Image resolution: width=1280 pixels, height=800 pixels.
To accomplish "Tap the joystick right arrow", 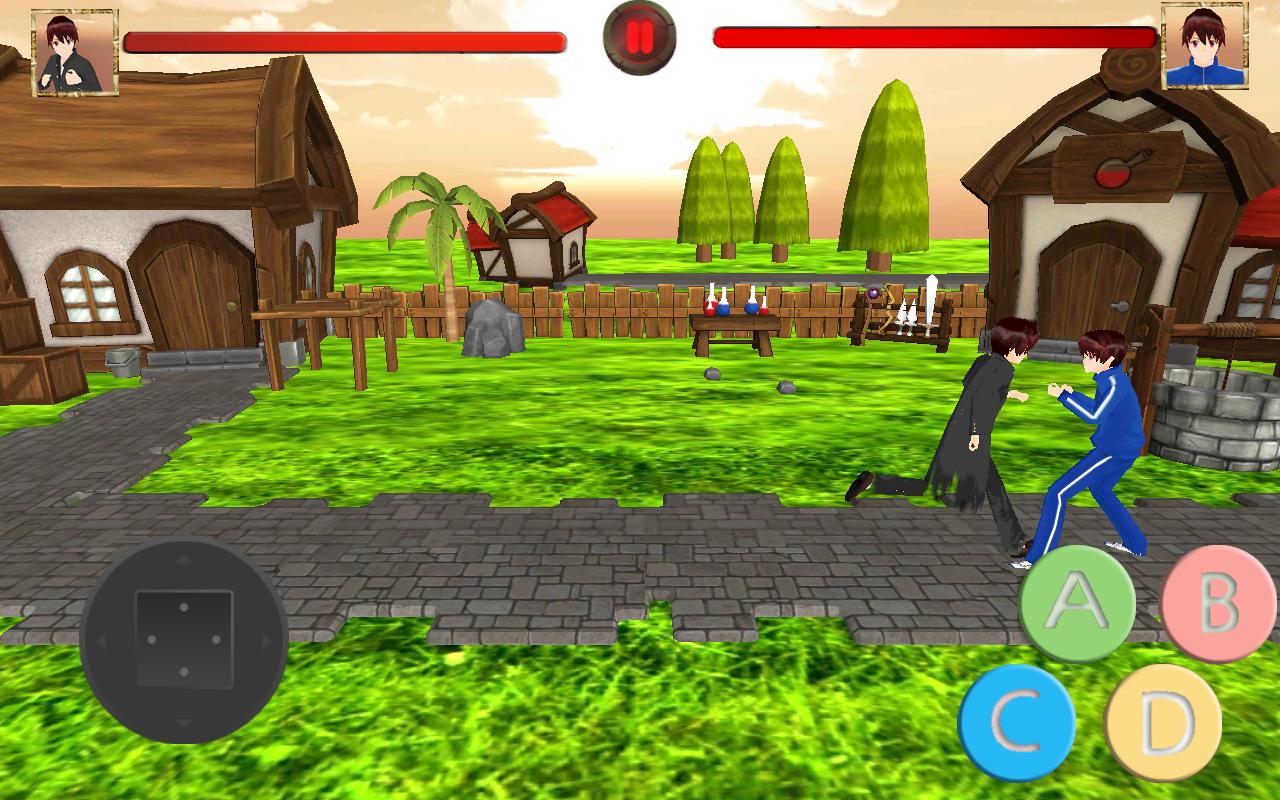I will pyautogui.click(x=266, y=640).
